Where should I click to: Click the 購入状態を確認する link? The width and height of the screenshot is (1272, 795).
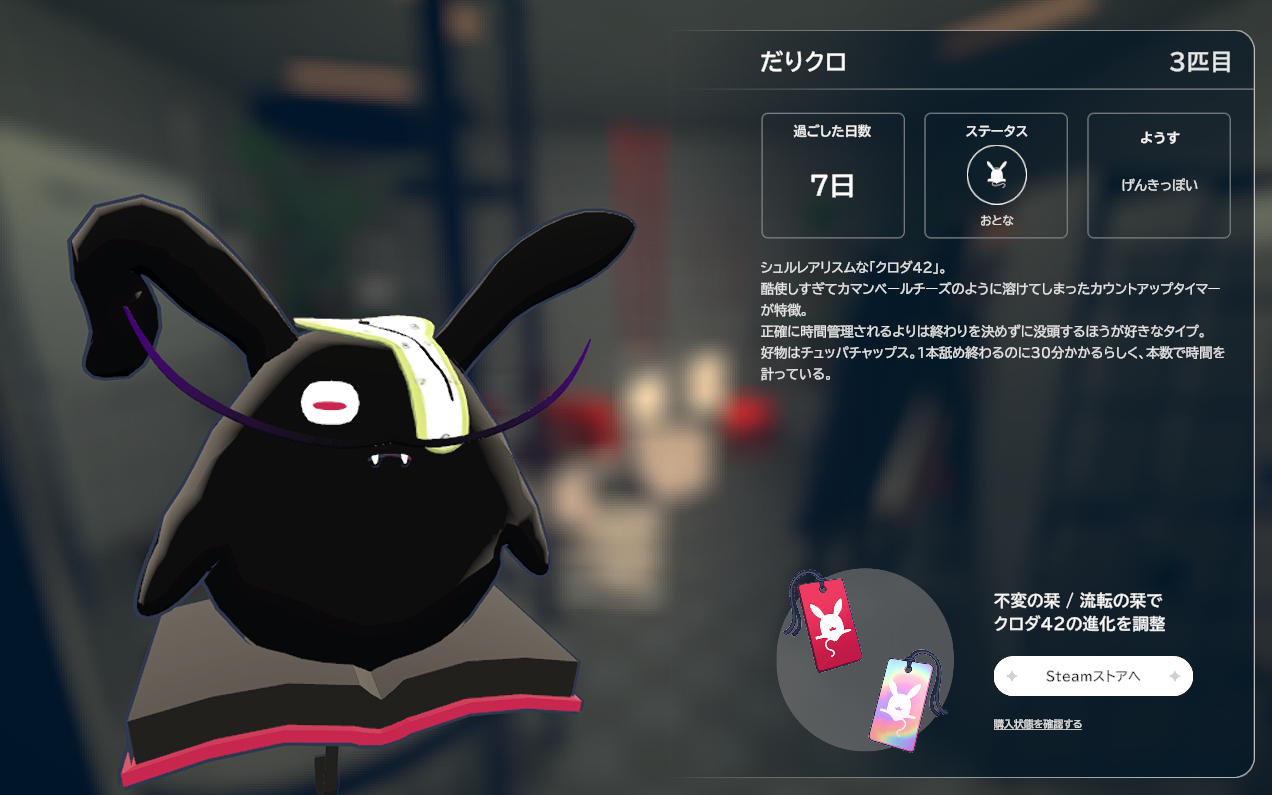(1037, 724)
